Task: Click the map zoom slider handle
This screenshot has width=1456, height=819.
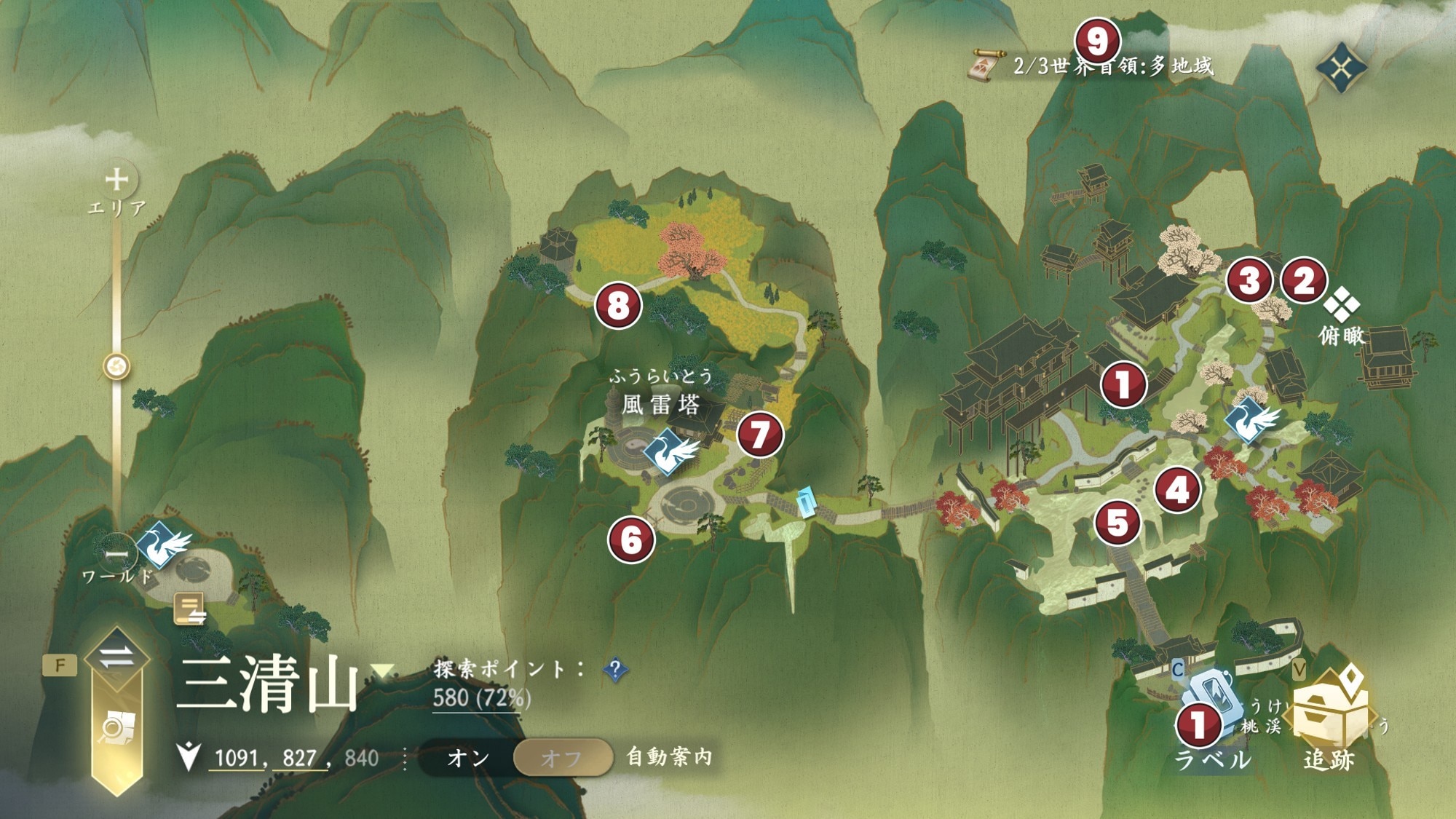Action: pos(116,365)
